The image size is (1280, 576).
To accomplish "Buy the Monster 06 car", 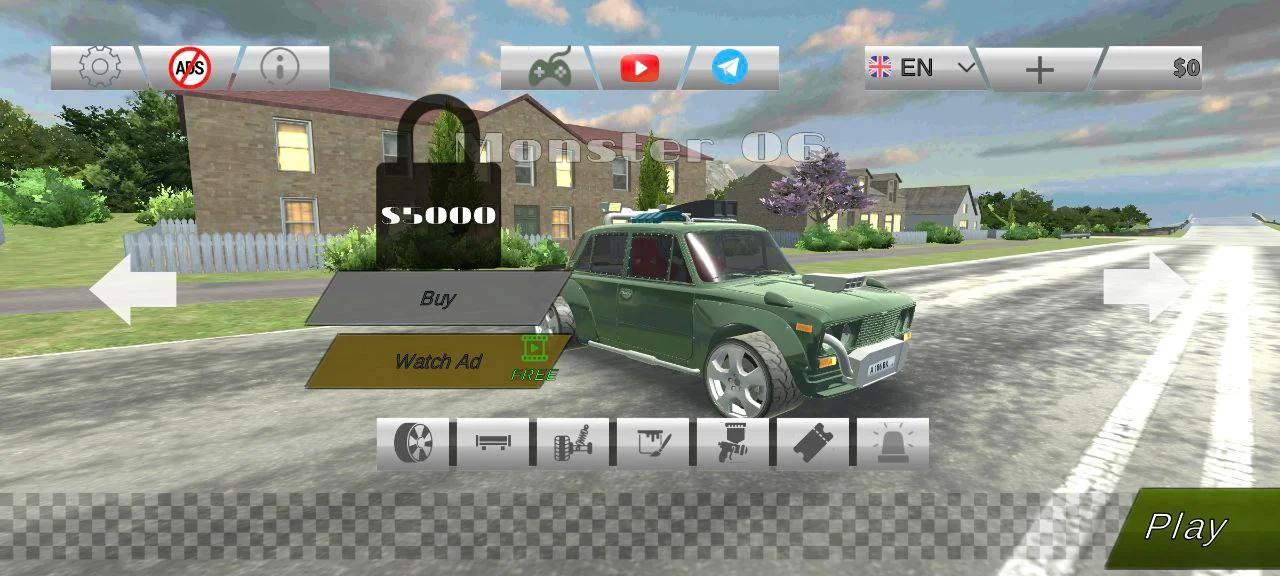I will [438, 298].
